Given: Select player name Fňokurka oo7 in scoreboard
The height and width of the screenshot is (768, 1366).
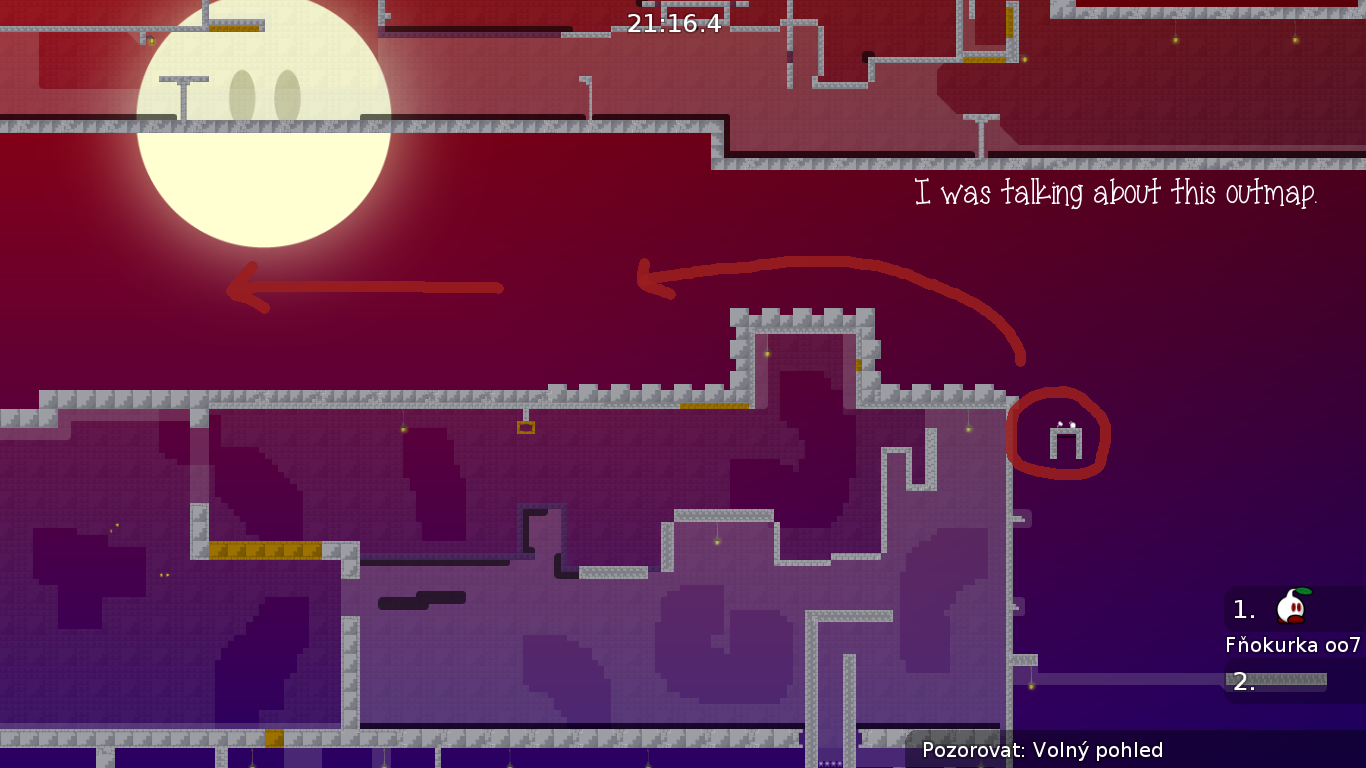Looking at the screenshot, I should pos(1293,645).
